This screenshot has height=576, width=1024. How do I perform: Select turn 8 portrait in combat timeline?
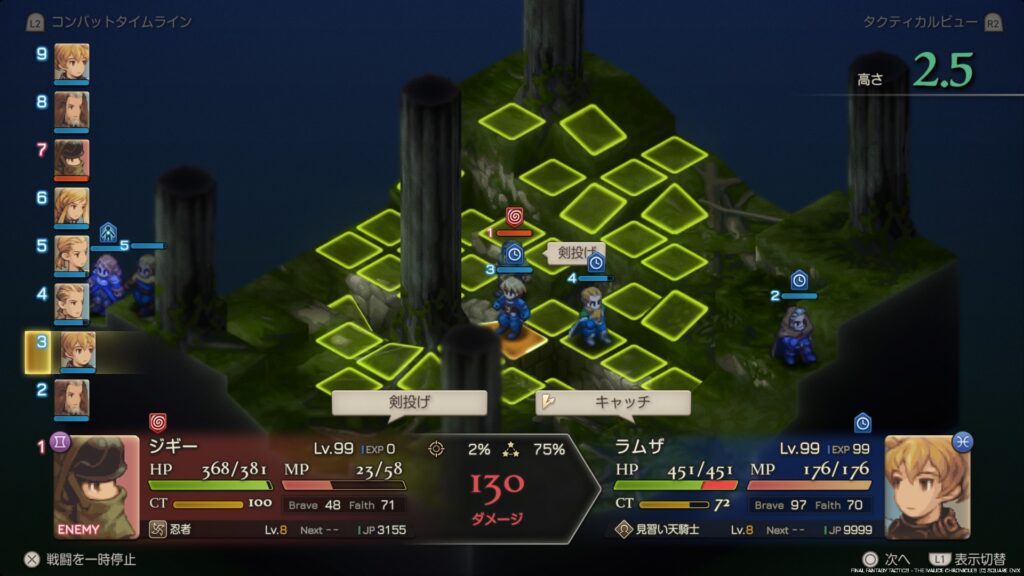(x=71, y=109)
